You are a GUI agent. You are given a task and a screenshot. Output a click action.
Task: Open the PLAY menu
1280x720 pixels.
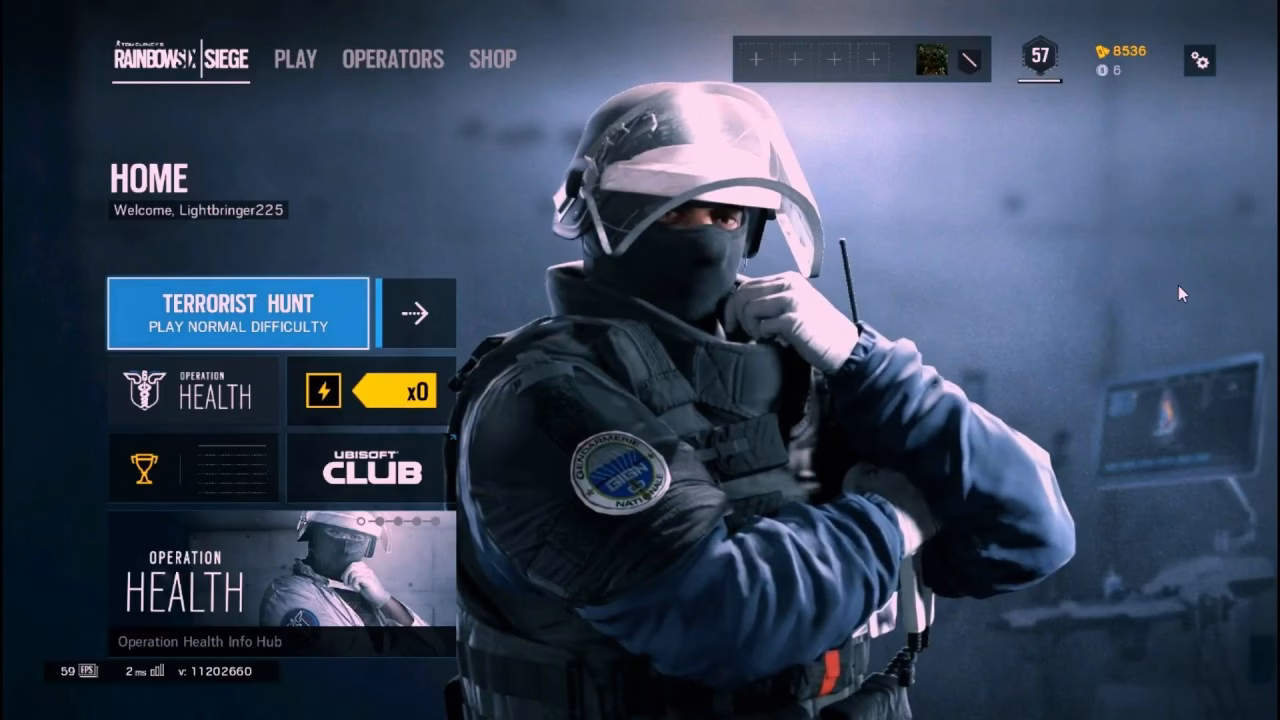(295, 60)
